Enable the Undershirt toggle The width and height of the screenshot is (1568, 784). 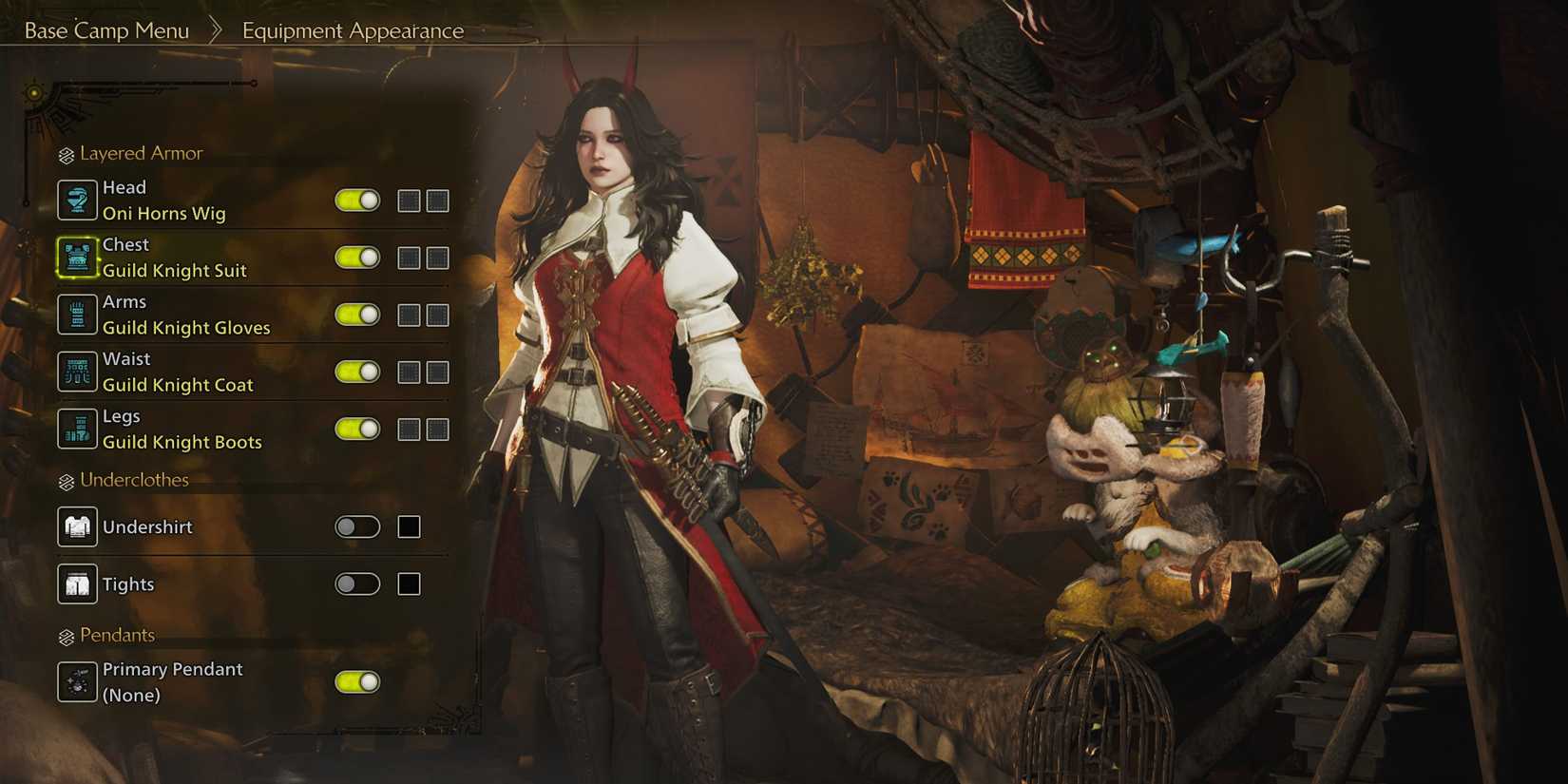356,526
